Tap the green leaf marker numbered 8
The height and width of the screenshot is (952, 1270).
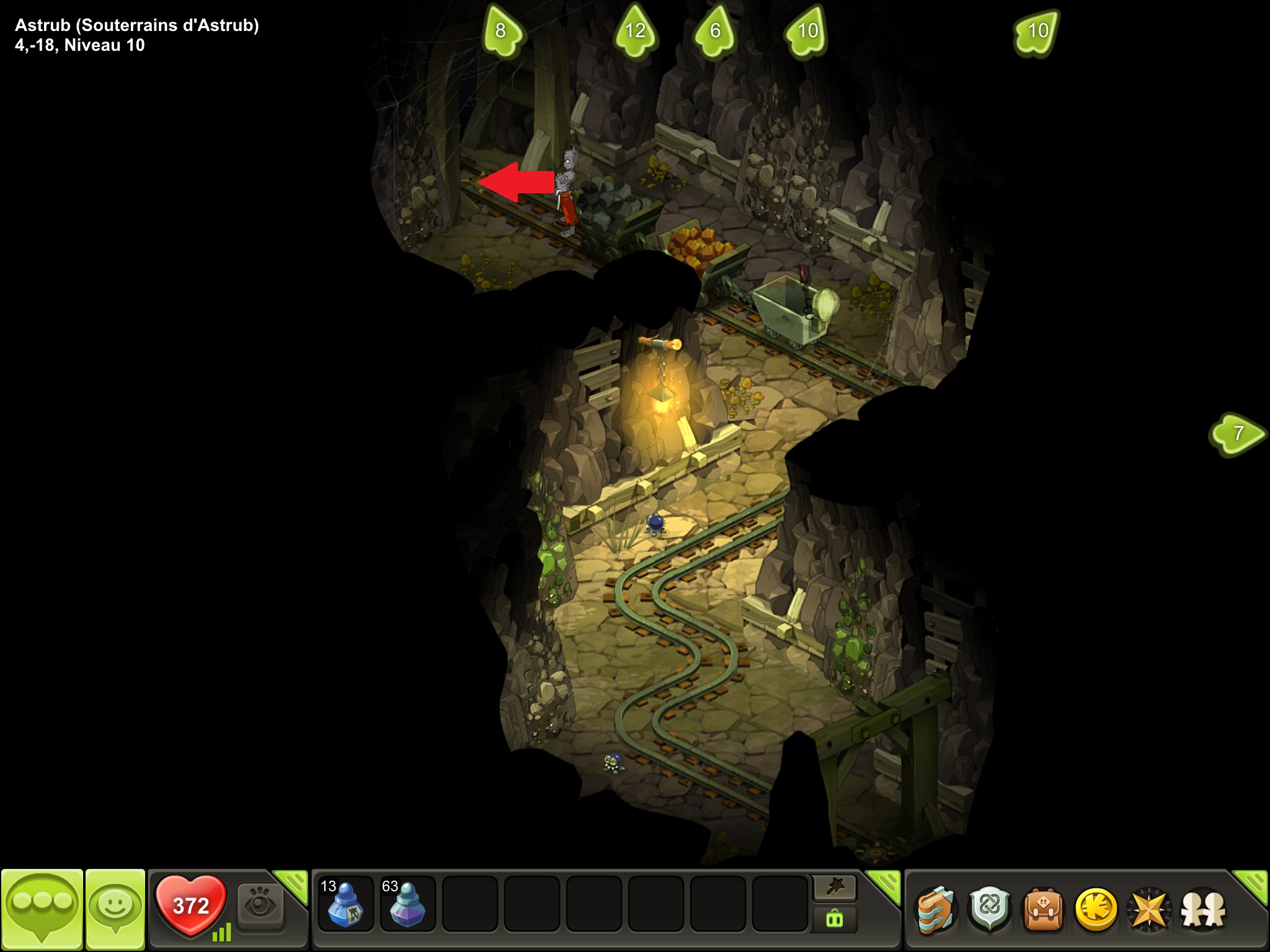(x=502, y=31)
